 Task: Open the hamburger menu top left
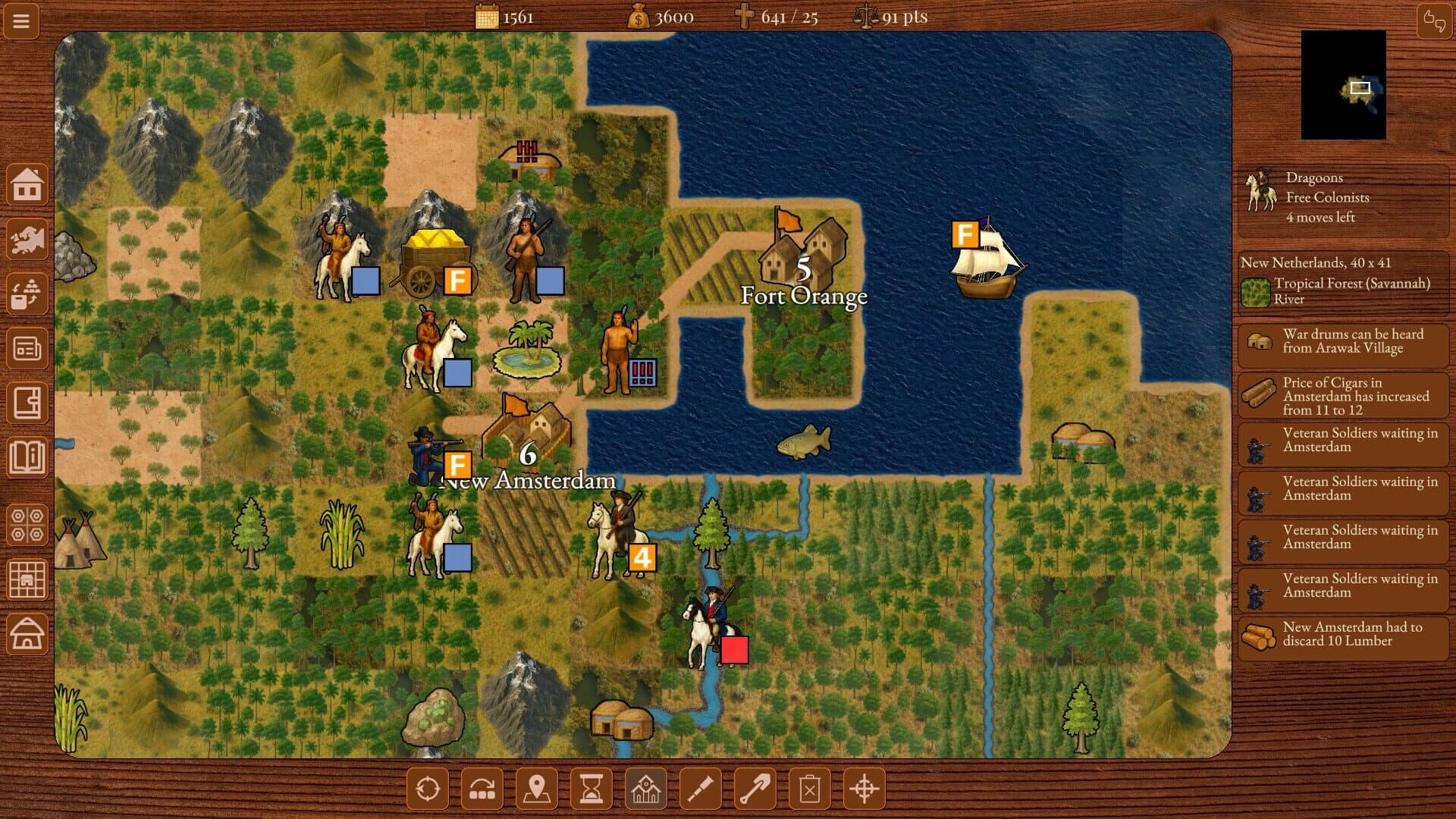coord(20,20)
